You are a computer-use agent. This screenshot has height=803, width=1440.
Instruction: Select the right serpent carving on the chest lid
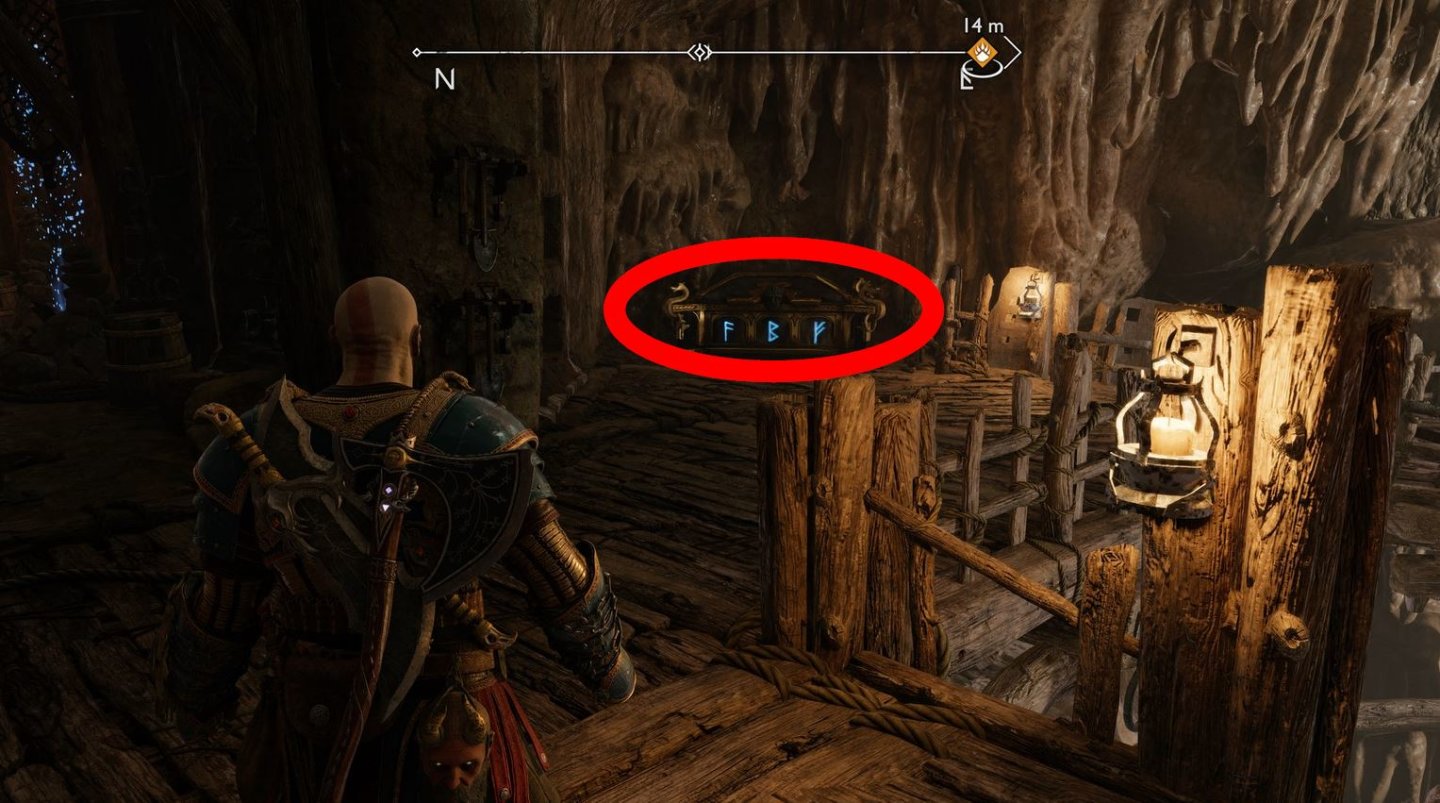click(867, 292)
